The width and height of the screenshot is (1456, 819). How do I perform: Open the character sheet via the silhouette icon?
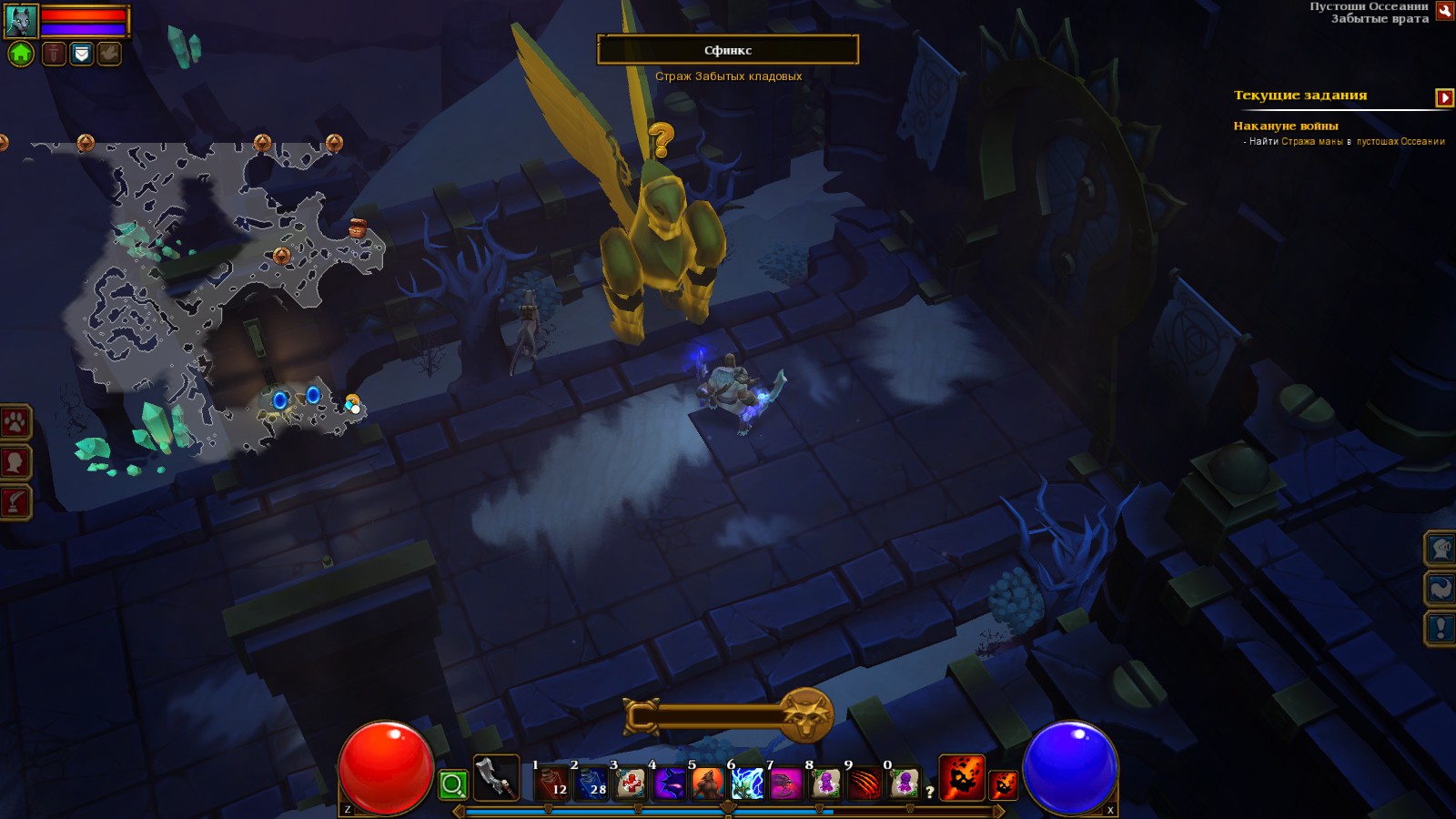(14, 460)
